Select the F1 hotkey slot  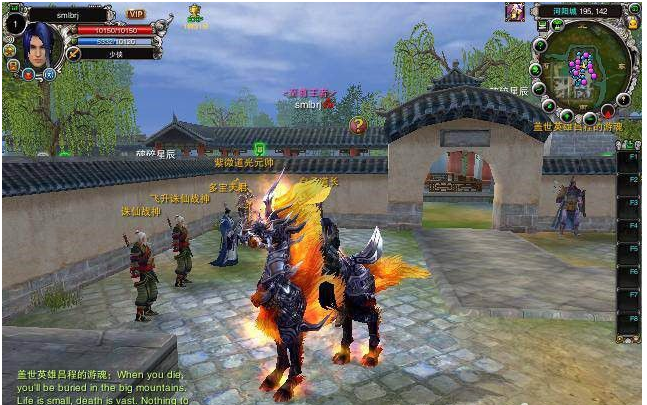click(627, 157)
